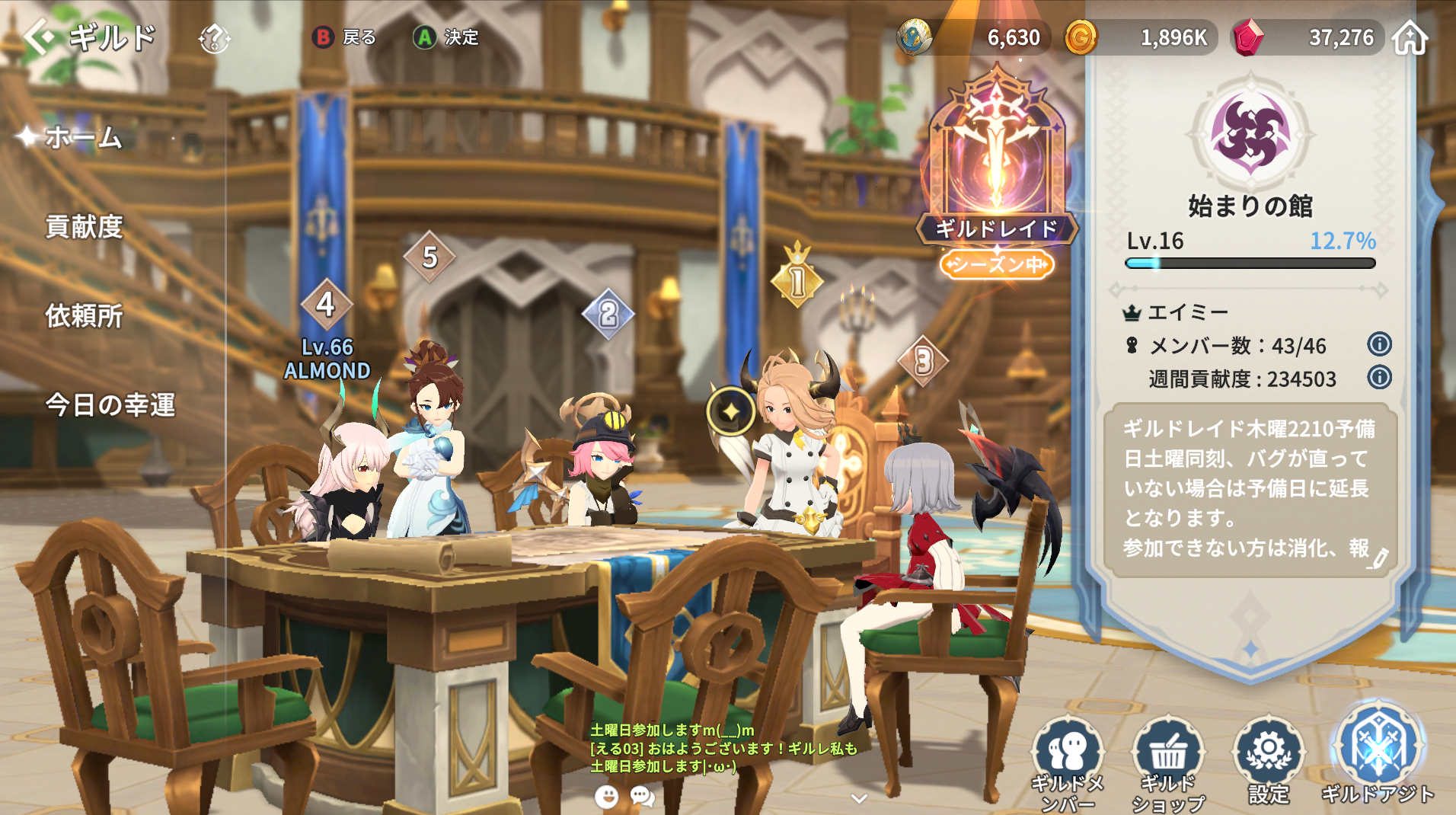The image size is (1456, 815).
Task: Choose 今日の幸運 from the side menu
Action: (x=110, y=404)
